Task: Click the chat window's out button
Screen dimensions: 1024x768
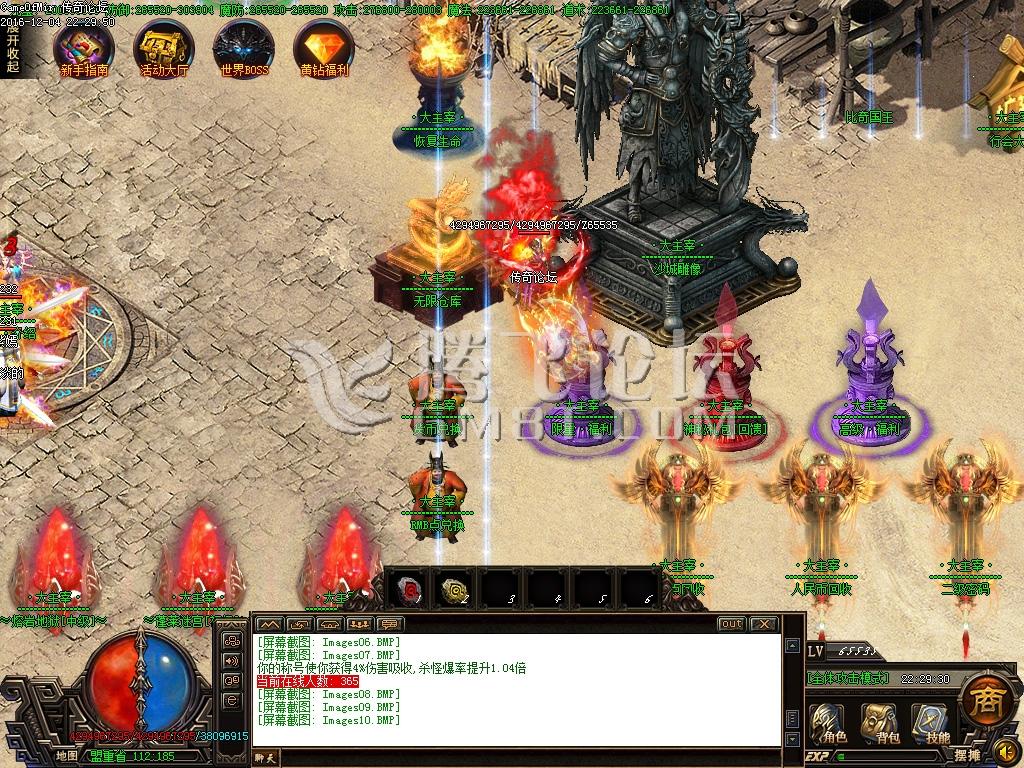Action: click(732, 624)
